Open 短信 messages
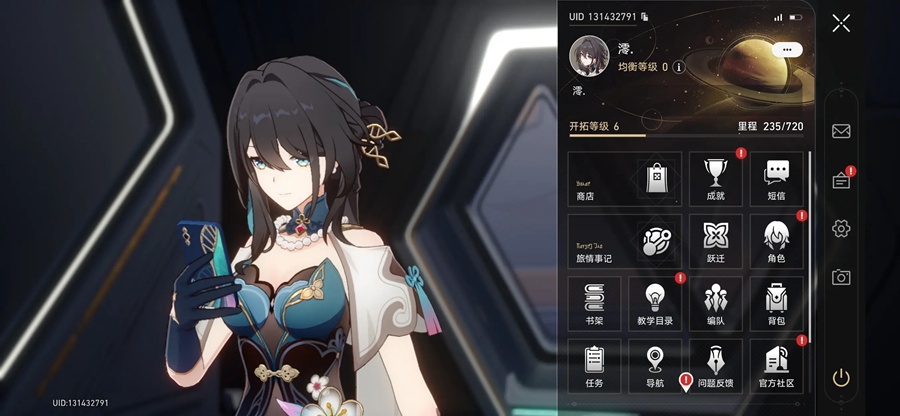This screenshot has height=416, width=900. click(x=777, y=179)
